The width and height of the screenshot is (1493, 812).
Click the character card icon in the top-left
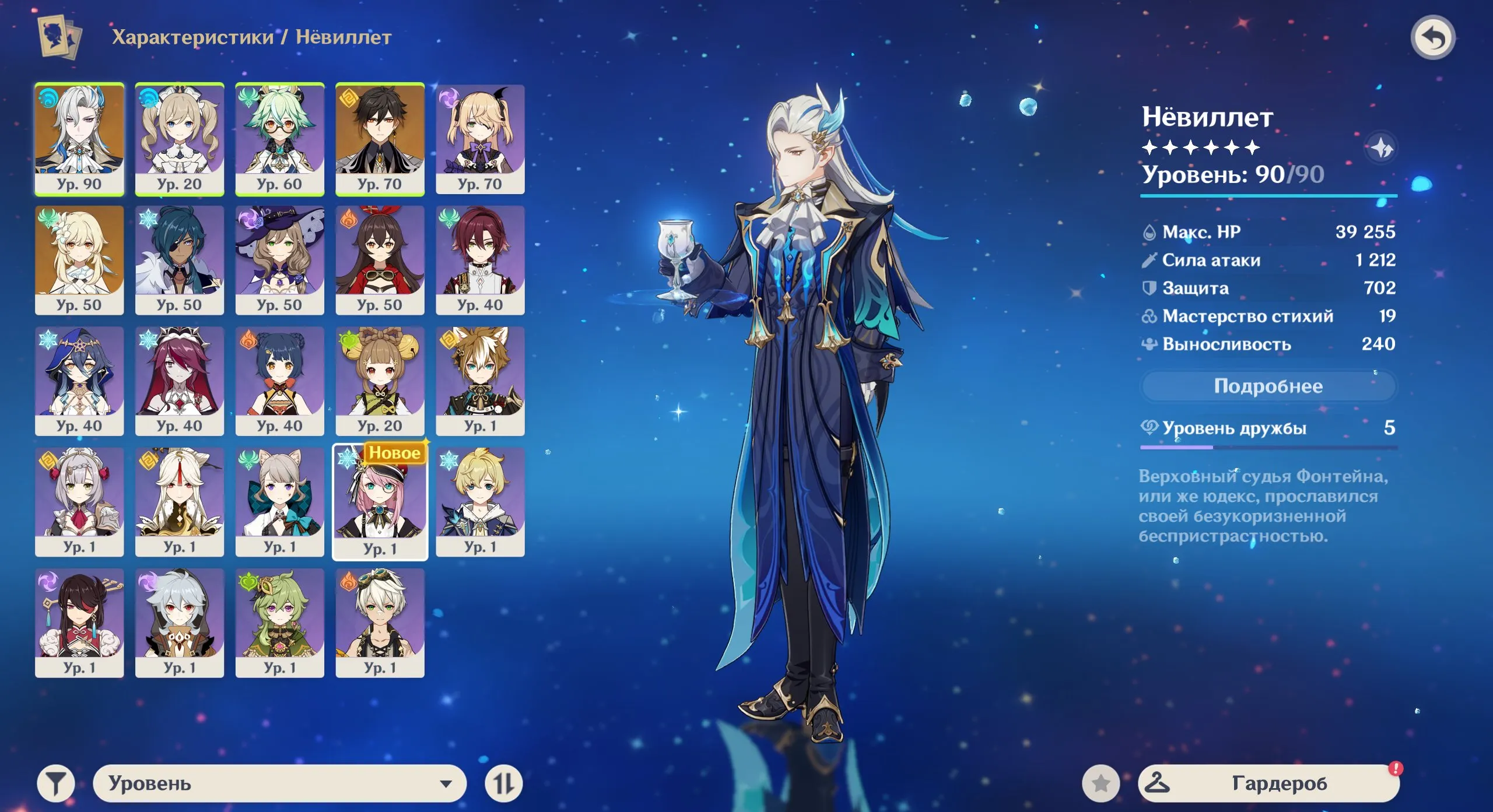click(57, 38)
